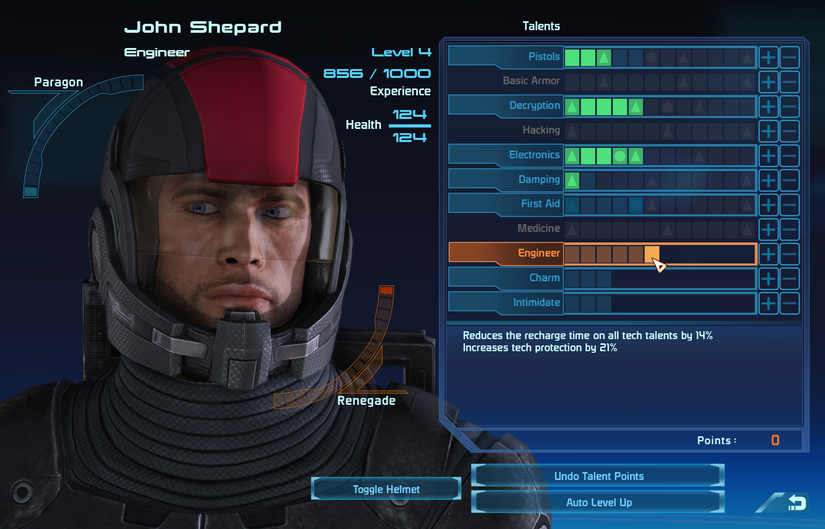Decrease the First Aid talent
825x529 pixels.
pos(790,204)
